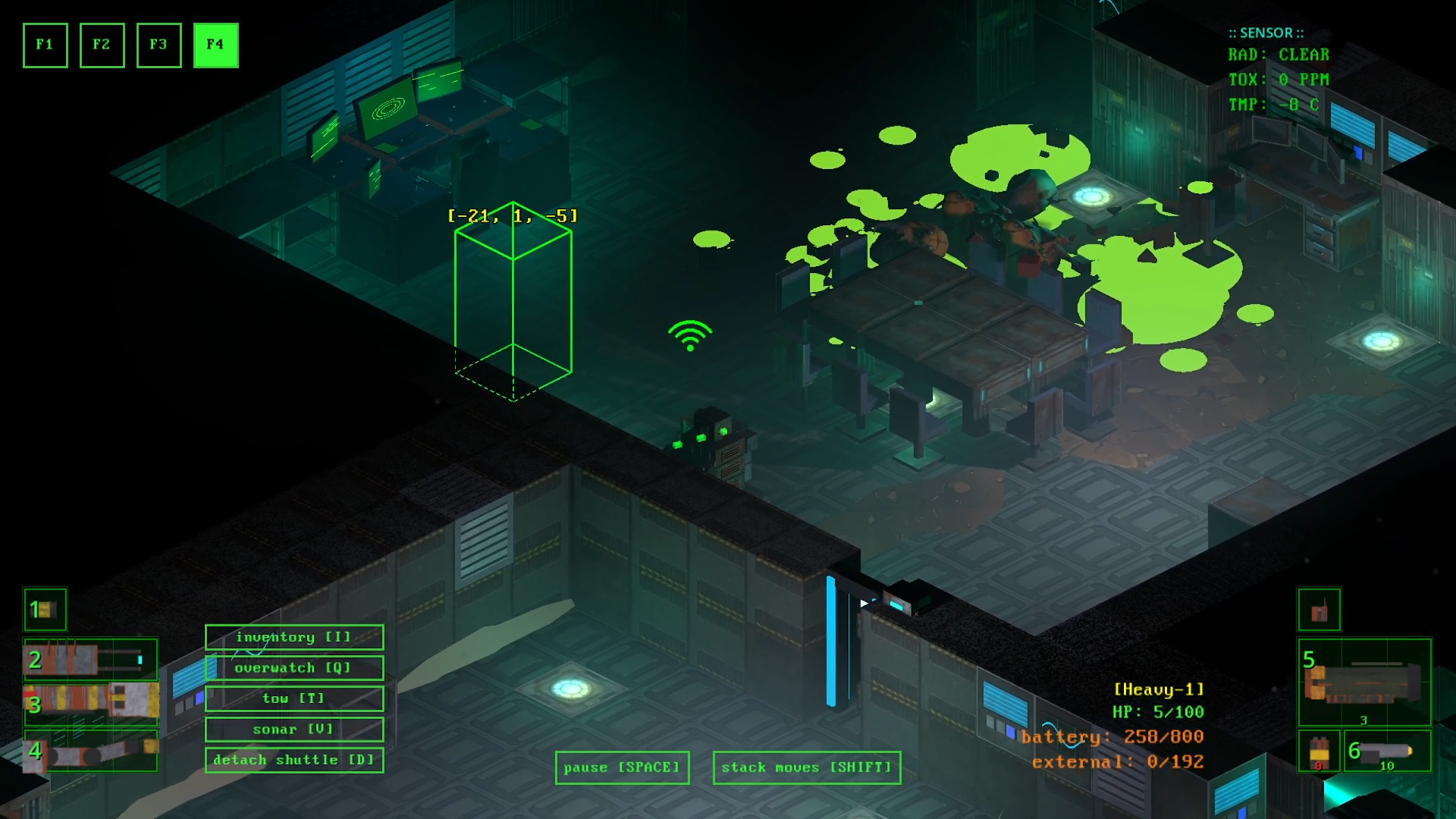The height and width of the screenshot is (819, 1456).
Task: Toggle pause with the pause button
Action: click(622, 767)
